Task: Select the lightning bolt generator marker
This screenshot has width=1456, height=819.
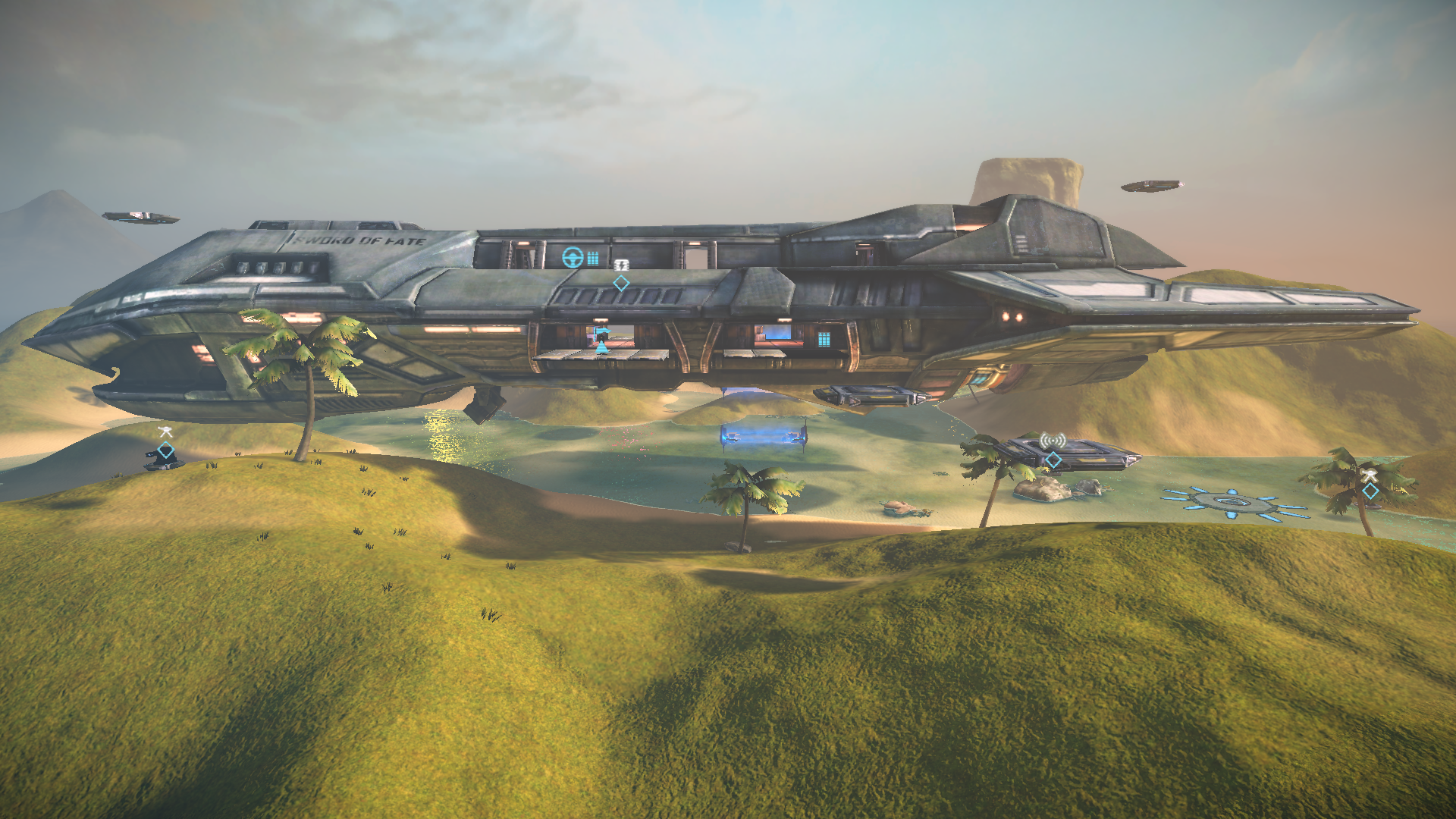Action: [x=621, y=265]
